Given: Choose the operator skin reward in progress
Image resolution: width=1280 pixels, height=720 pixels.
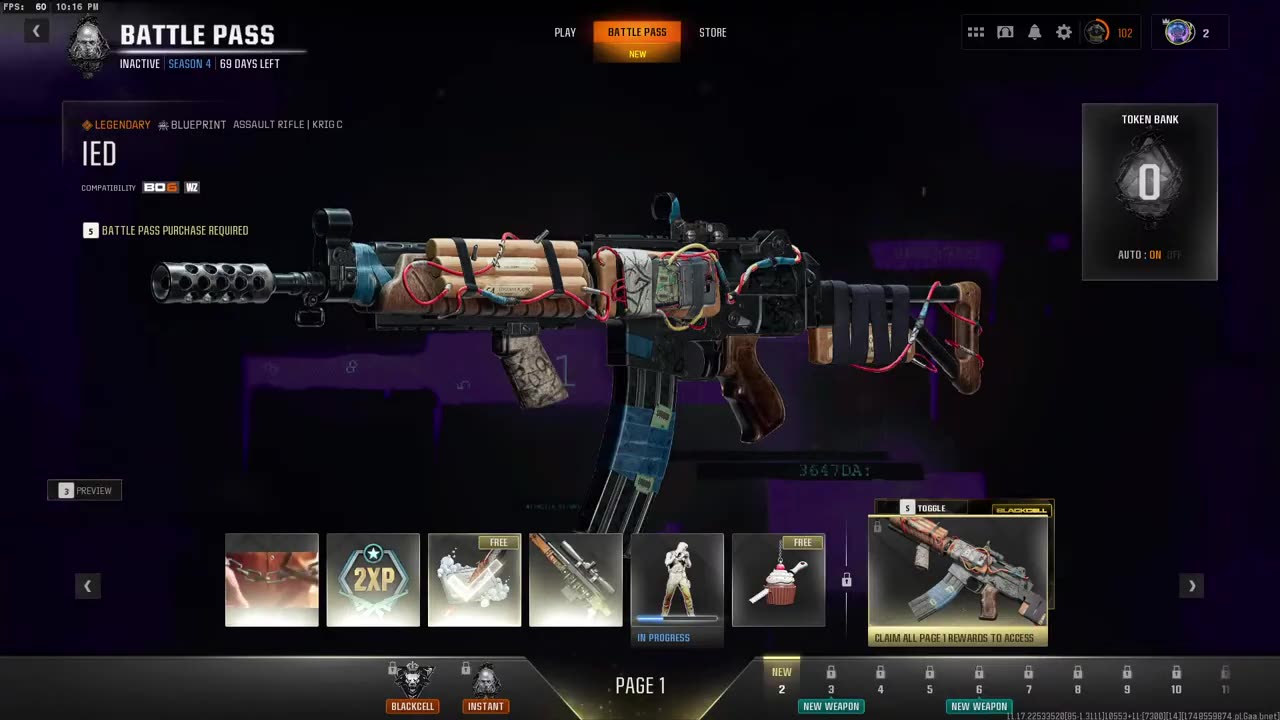Looking at the screenshot, I should pyautogui.click(x=677, y=580).
